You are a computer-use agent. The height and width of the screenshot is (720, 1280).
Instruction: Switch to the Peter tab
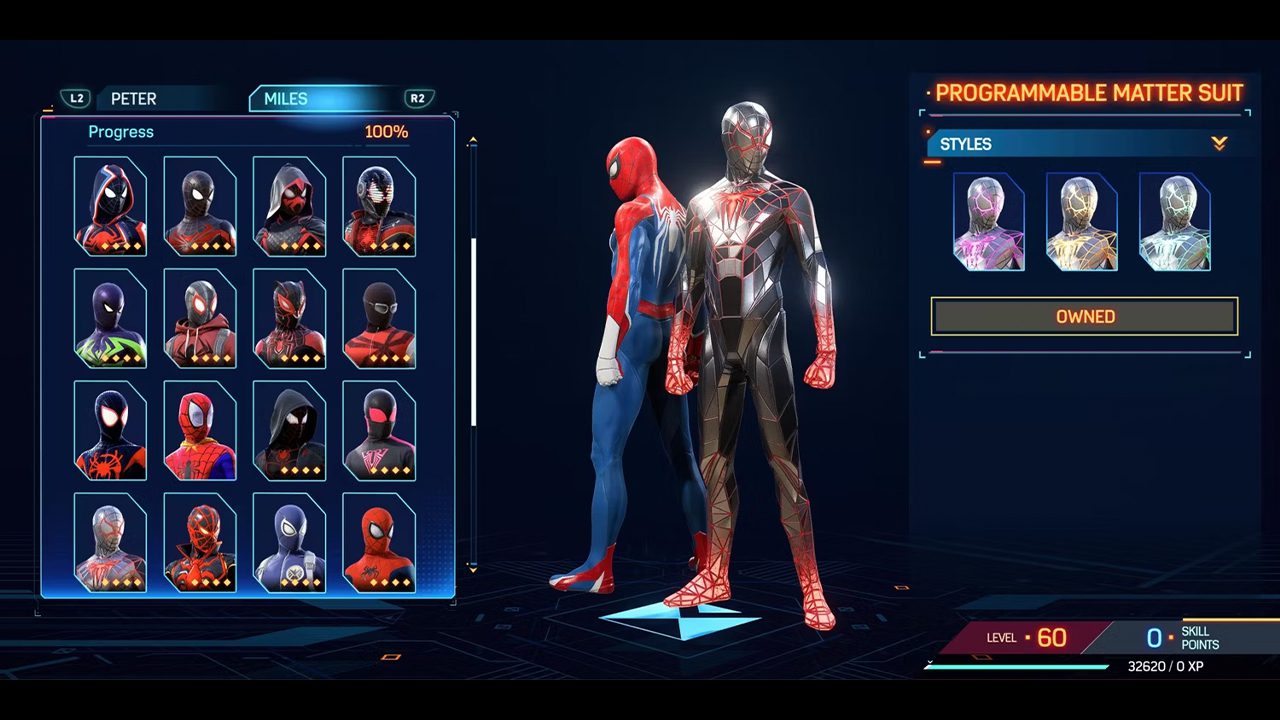[x=134, y=99]
